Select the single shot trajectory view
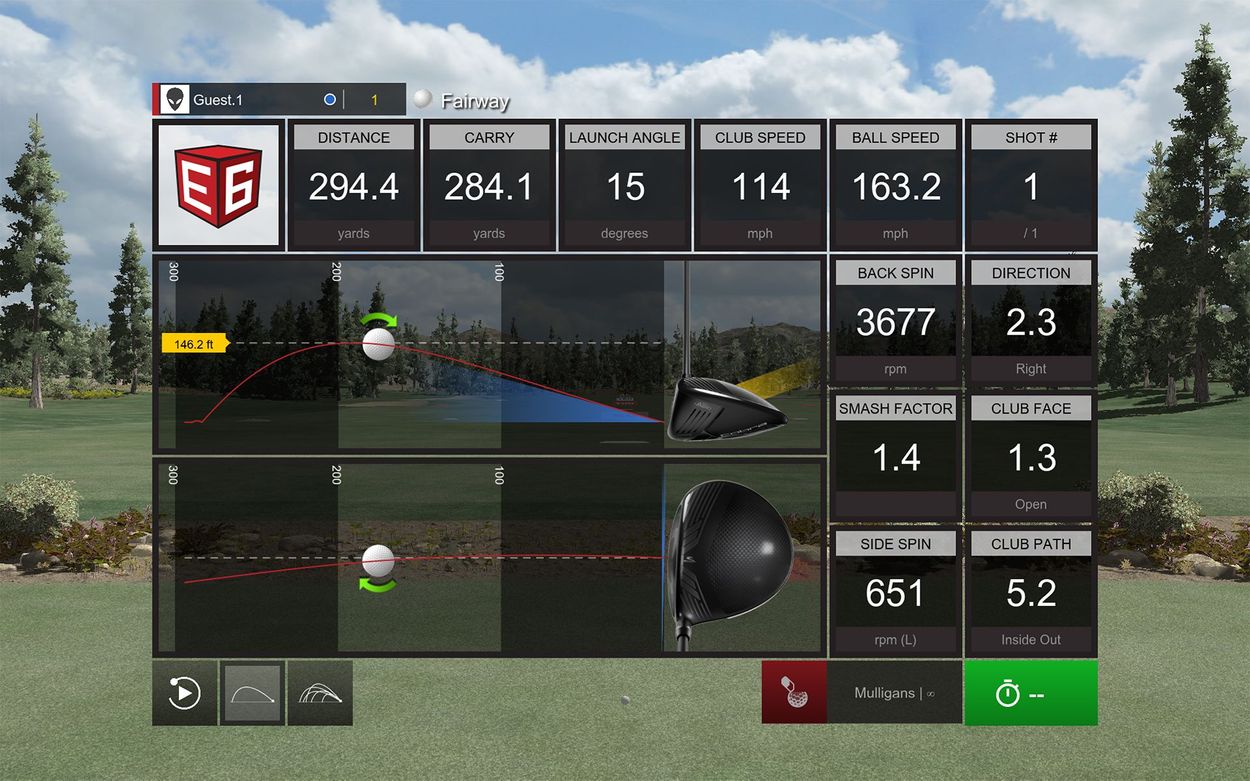 click(252, 693)
